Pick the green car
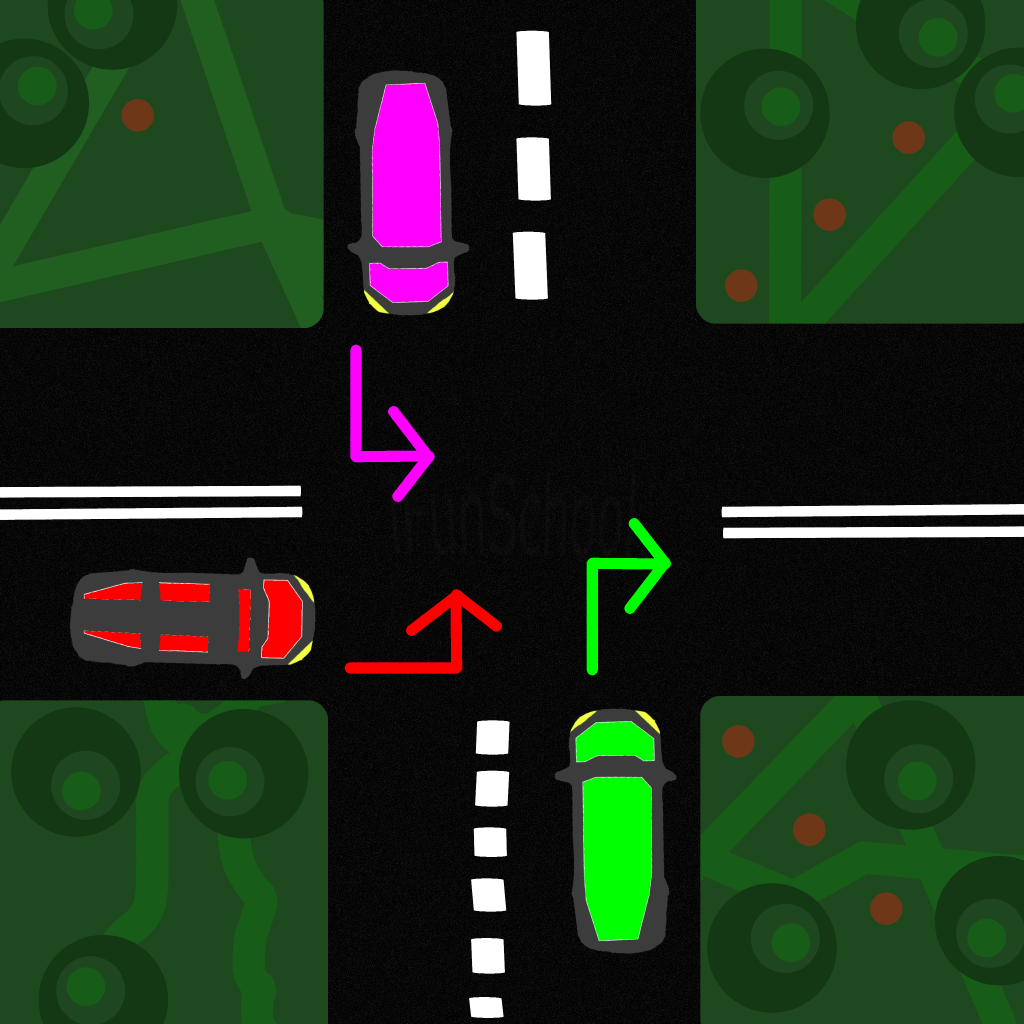1024x1024 pixels. click(x=615, y=830)
